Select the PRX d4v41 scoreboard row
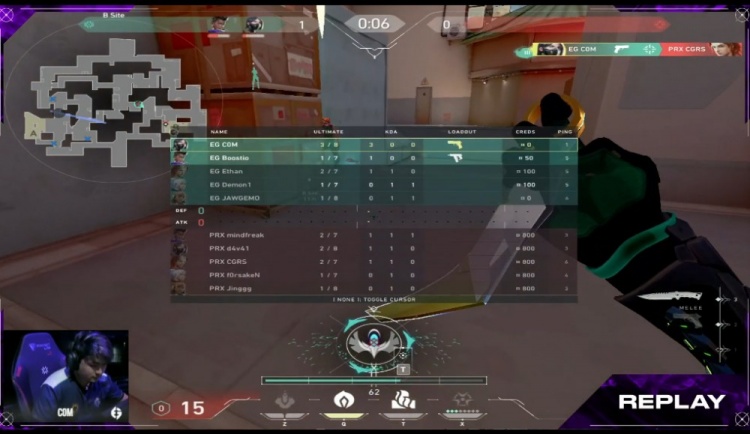 click(x=375, y=248)
